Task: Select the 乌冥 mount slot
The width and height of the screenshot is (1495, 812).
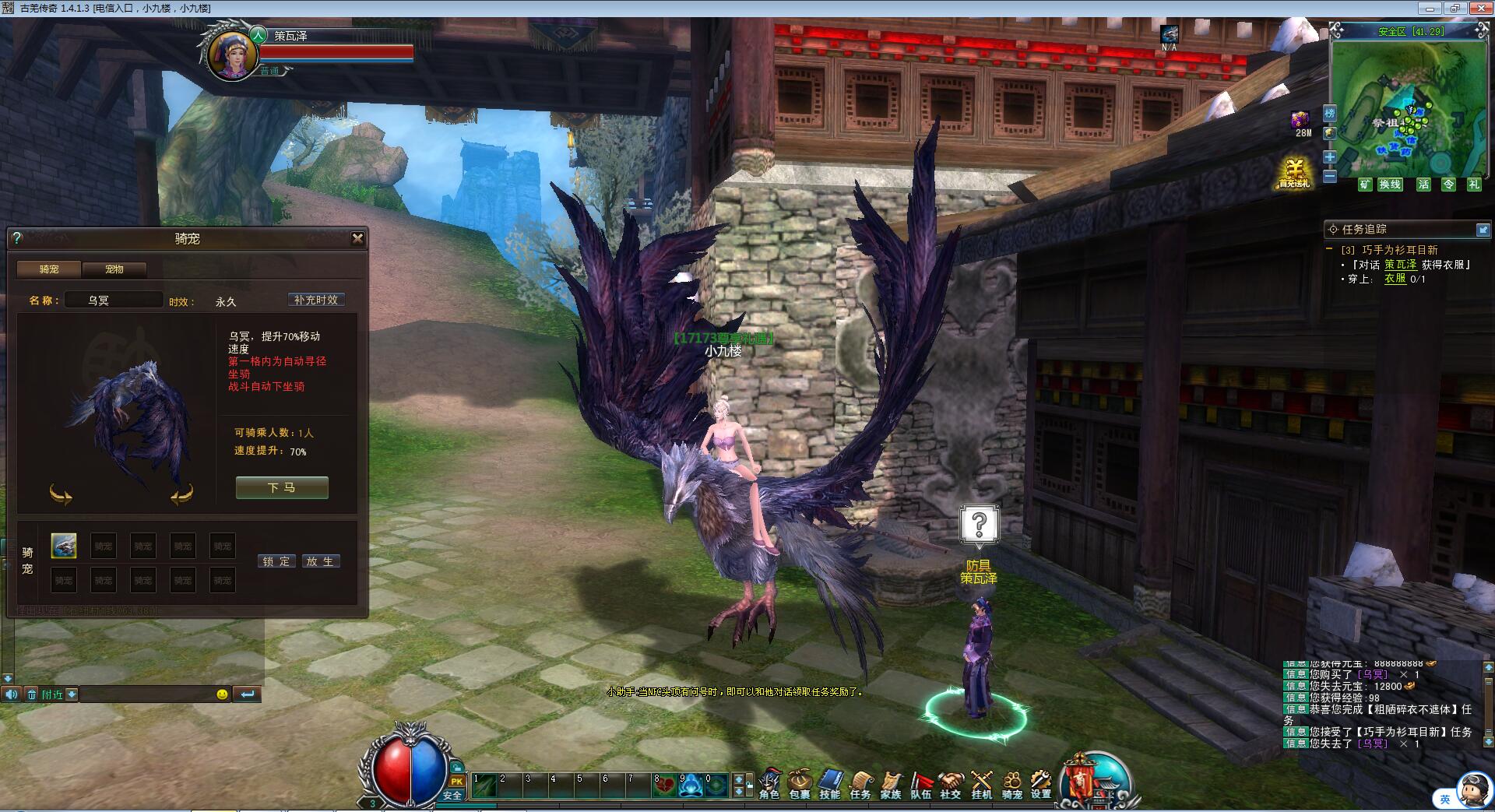Action: 64,546
